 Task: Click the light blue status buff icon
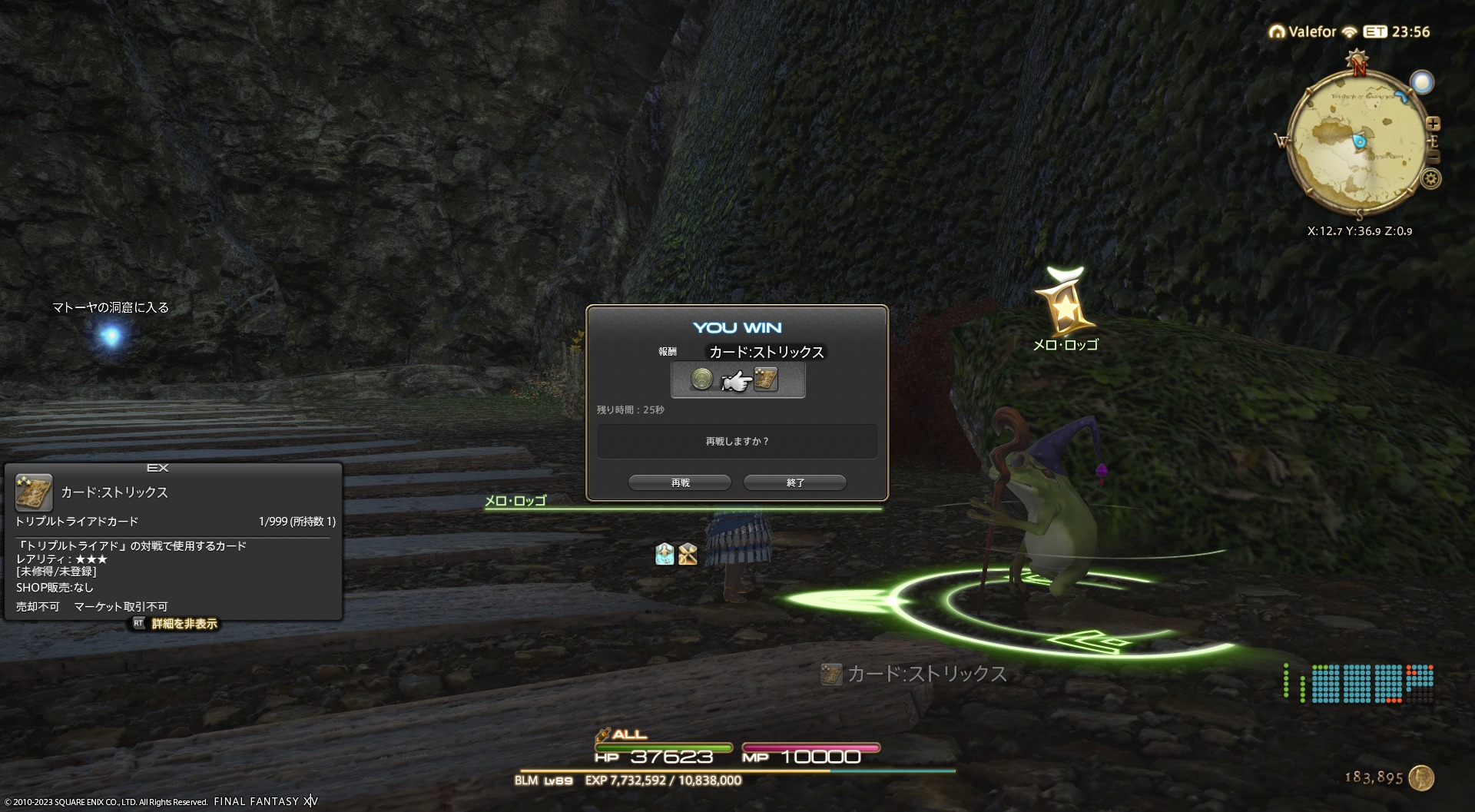click(x=665, y=554)
